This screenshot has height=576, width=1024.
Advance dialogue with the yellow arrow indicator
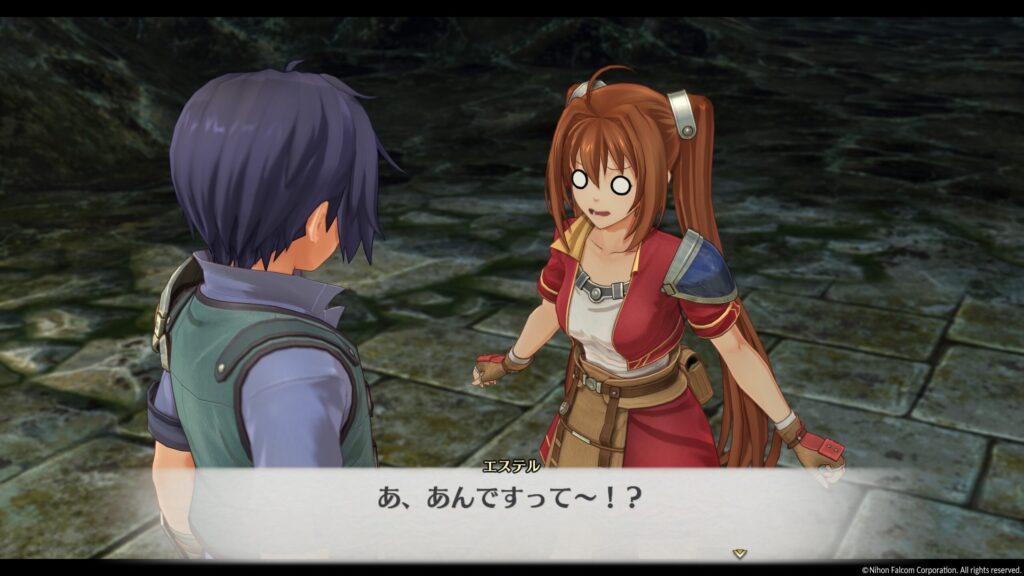click(739, 552)
